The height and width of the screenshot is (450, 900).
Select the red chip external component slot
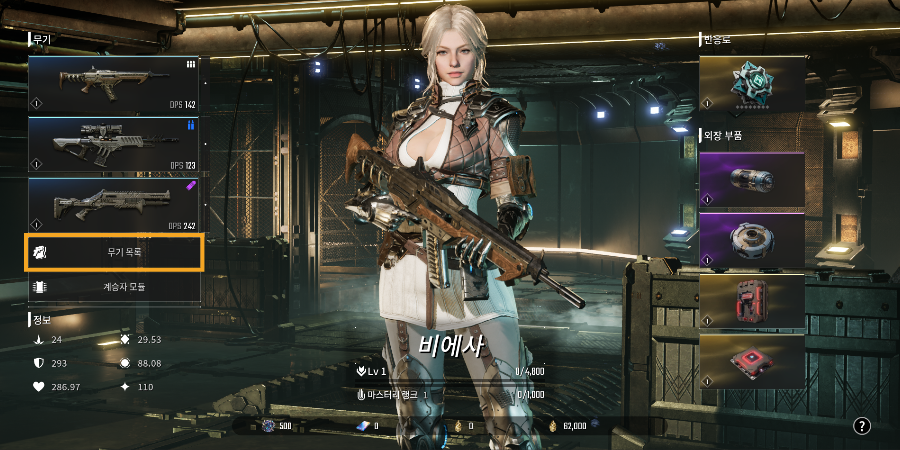751,361
